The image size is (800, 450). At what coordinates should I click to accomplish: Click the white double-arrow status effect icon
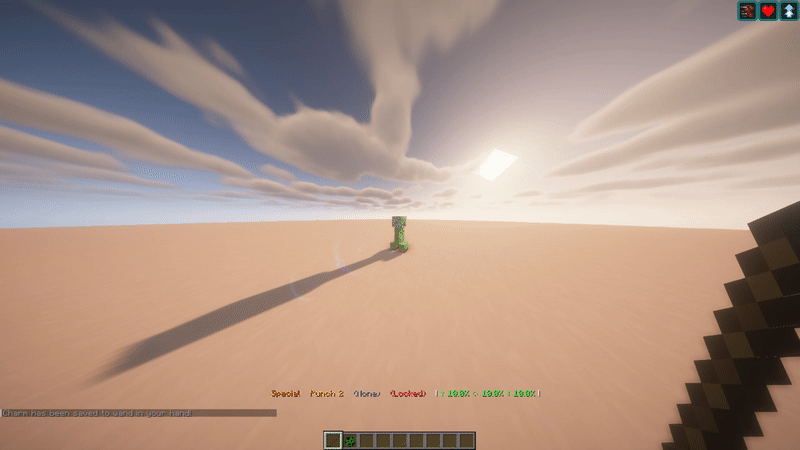788,11
